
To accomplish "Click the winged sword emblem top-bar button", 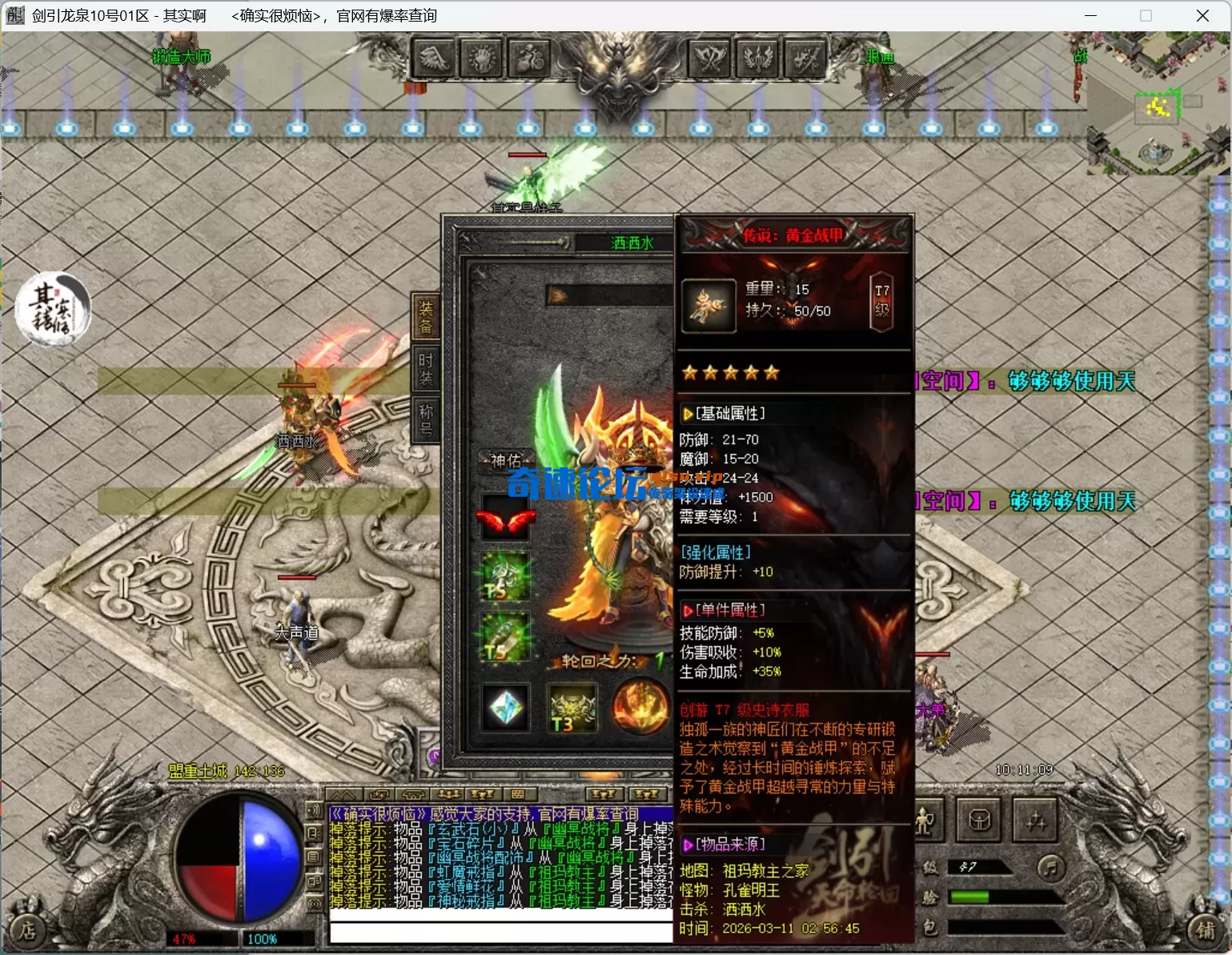I will click(757, 58).
